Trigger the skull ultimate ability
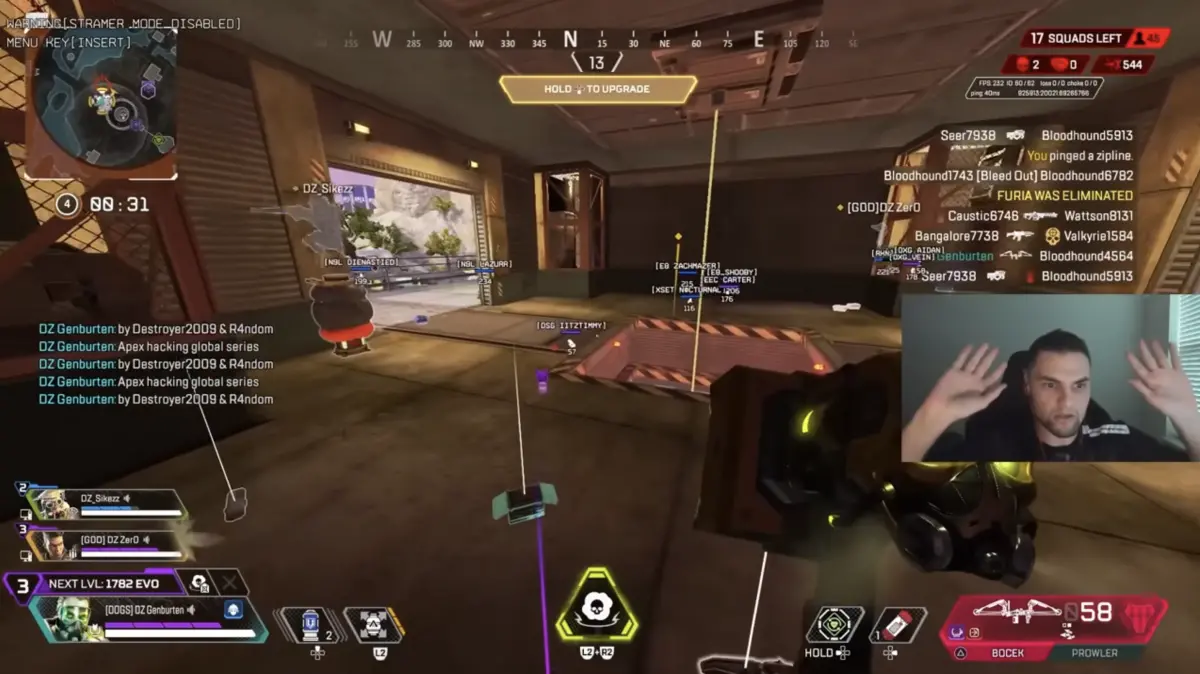1200x674 pixels. [x=596, y=606]
